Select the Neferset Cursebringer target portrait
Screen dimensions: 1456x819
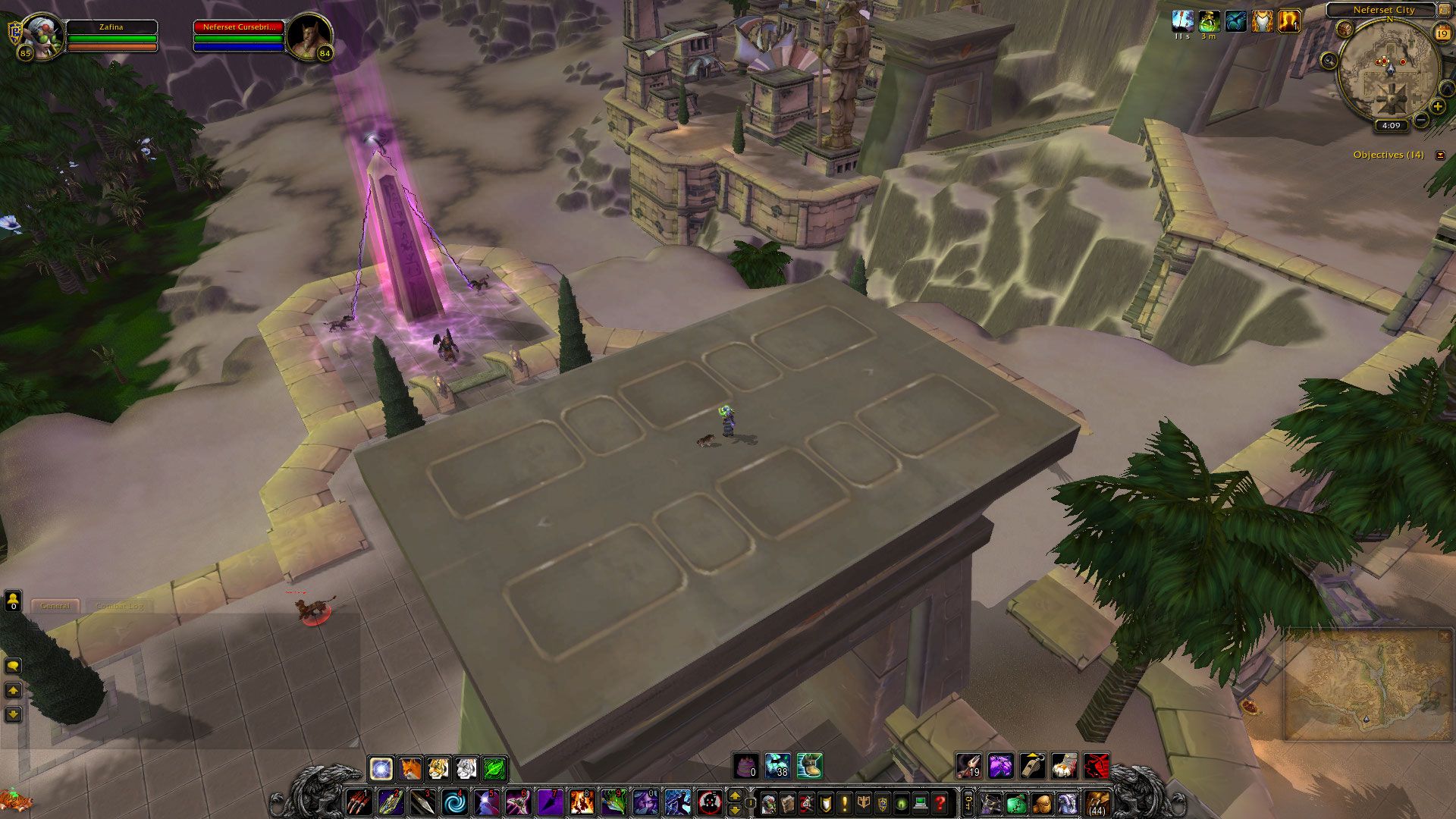310,36
